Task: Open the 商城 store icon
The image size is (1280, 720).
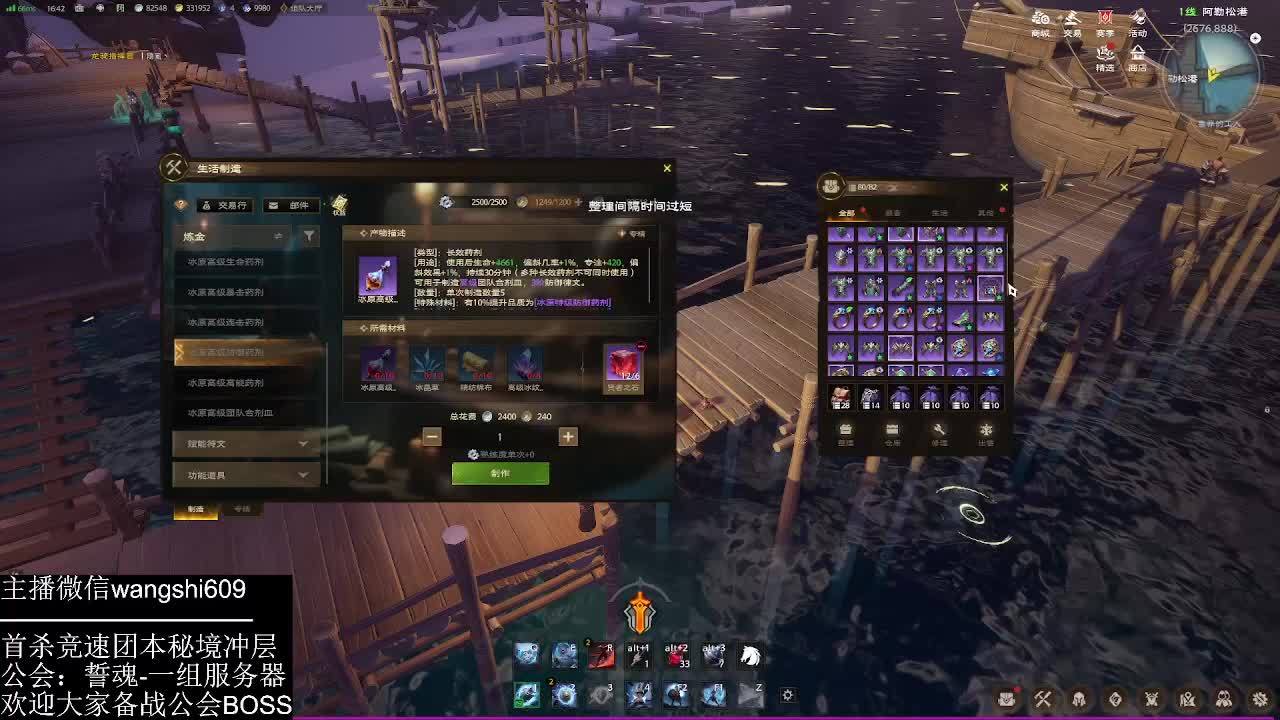Action: tap(1041, 24)
